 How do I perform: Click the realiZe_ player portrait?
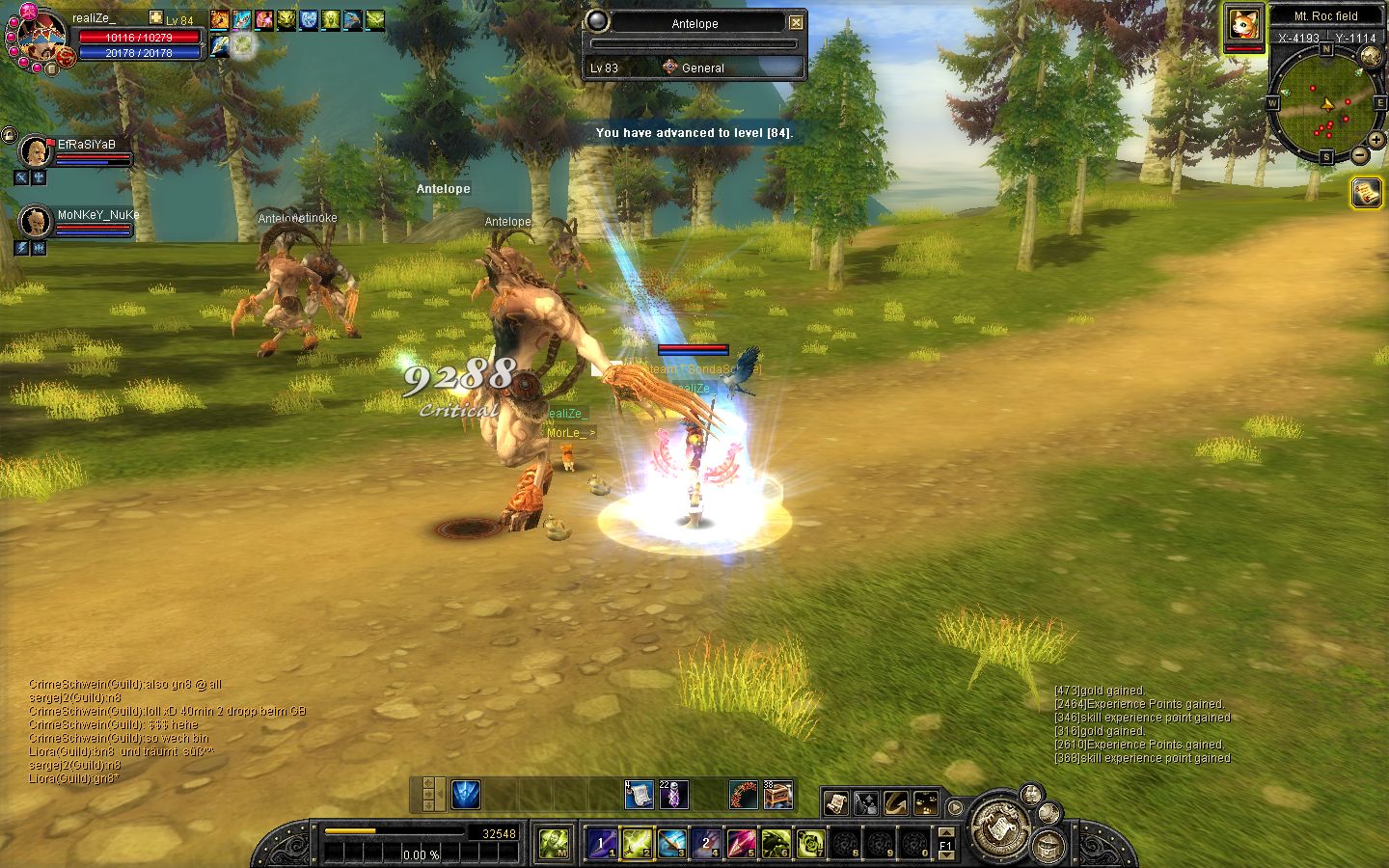point(37,37)
